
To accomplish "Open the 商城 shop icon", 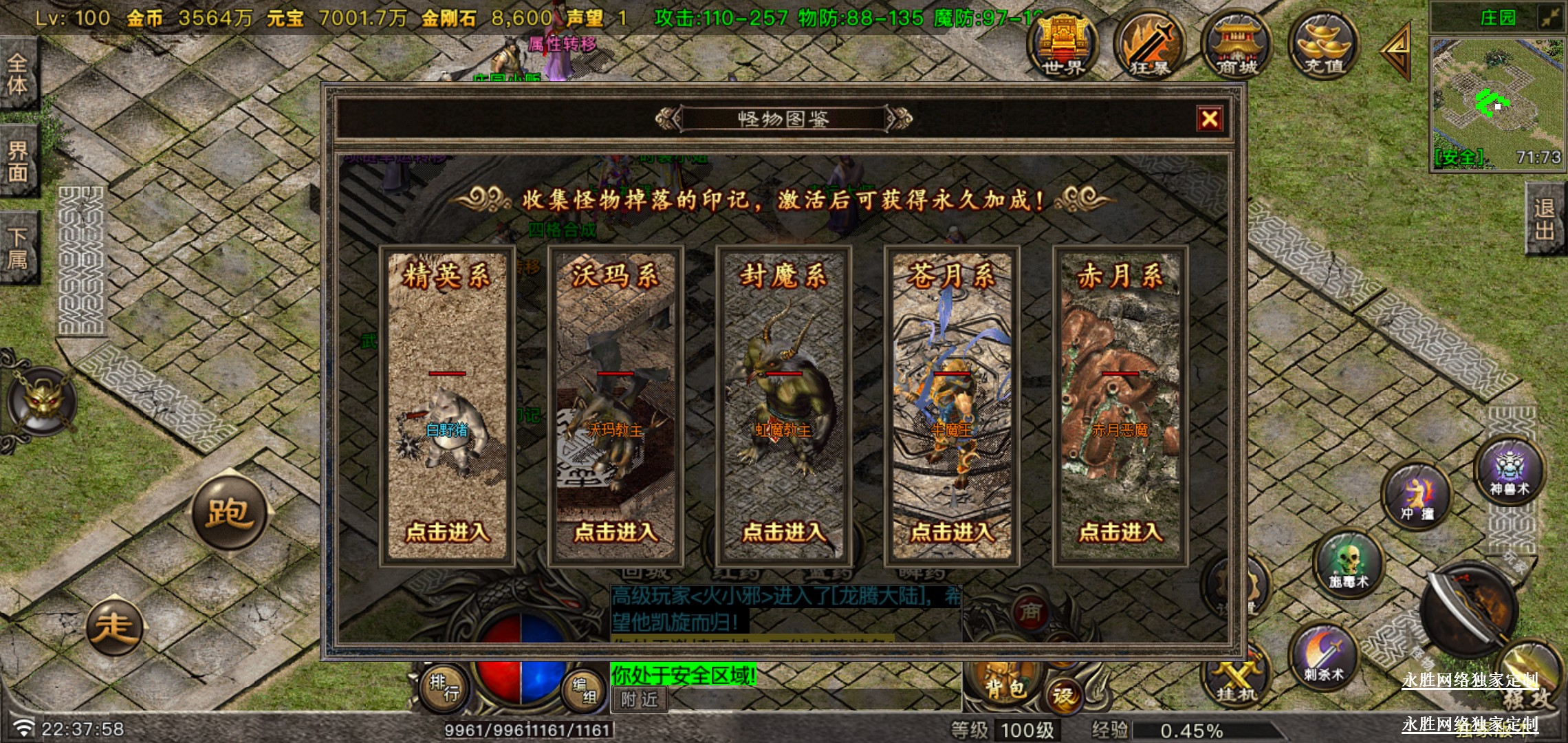I will tap(1237, 45).
